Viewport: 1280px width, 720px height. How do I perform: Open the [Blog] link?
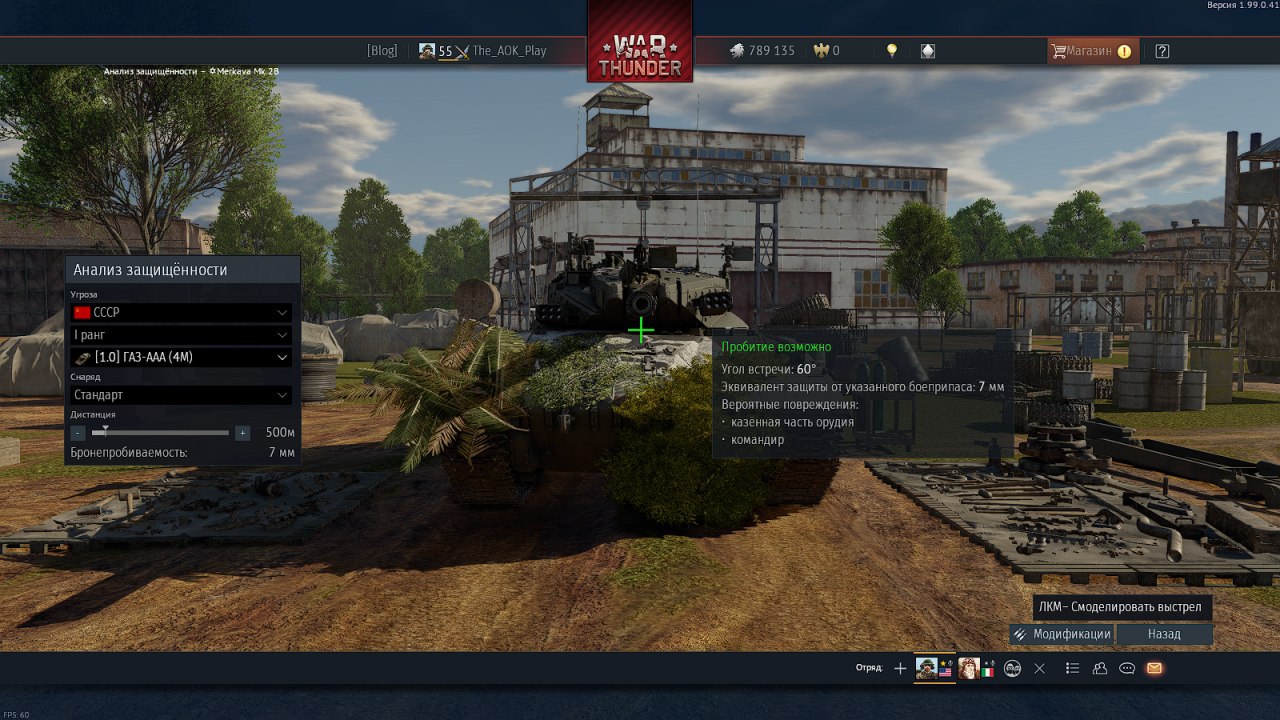382,51
